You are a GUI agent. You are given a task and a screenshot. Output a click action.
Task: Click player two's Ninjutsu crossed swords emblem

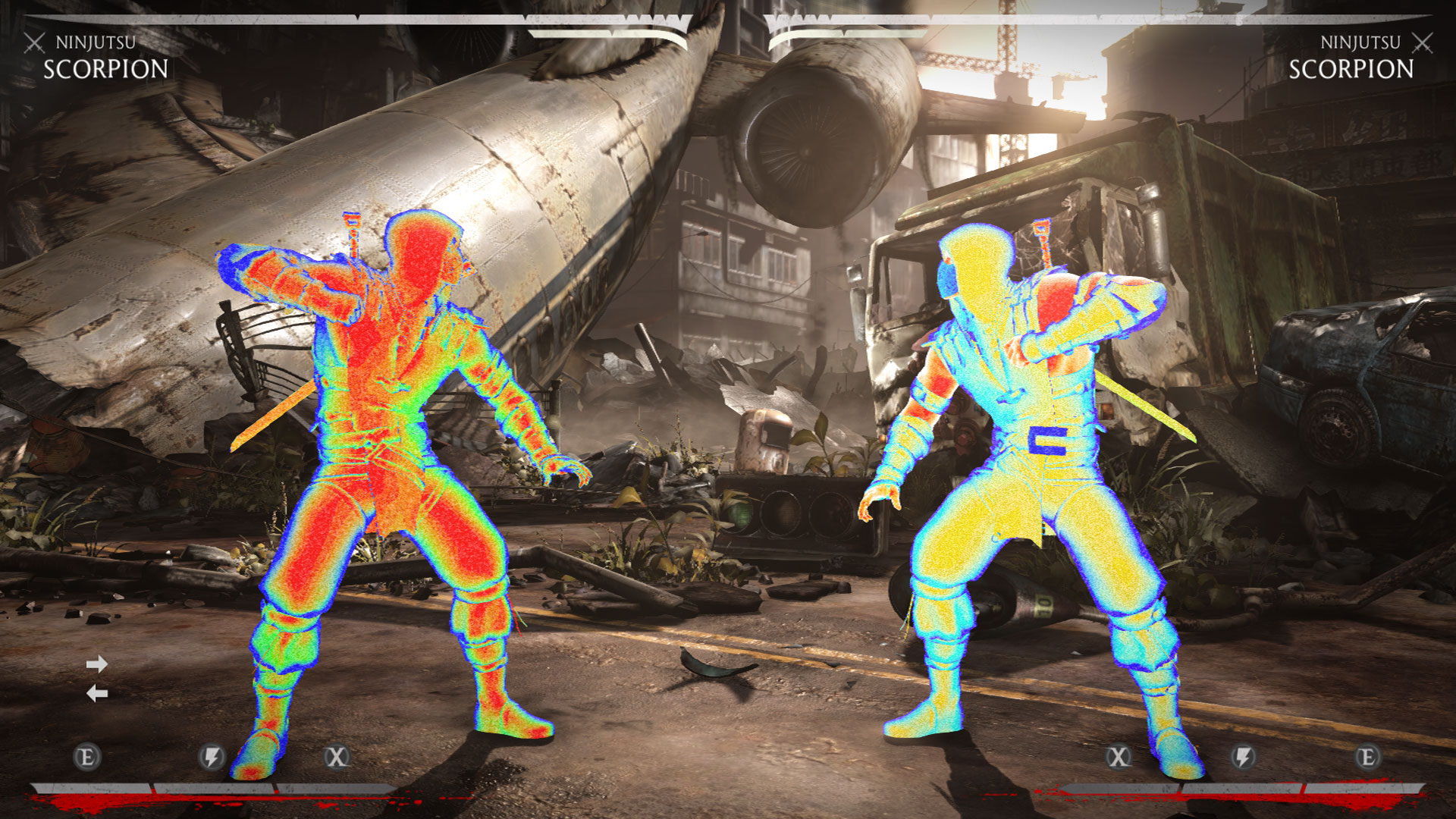pyautogui.click(x=1423, y=42)
